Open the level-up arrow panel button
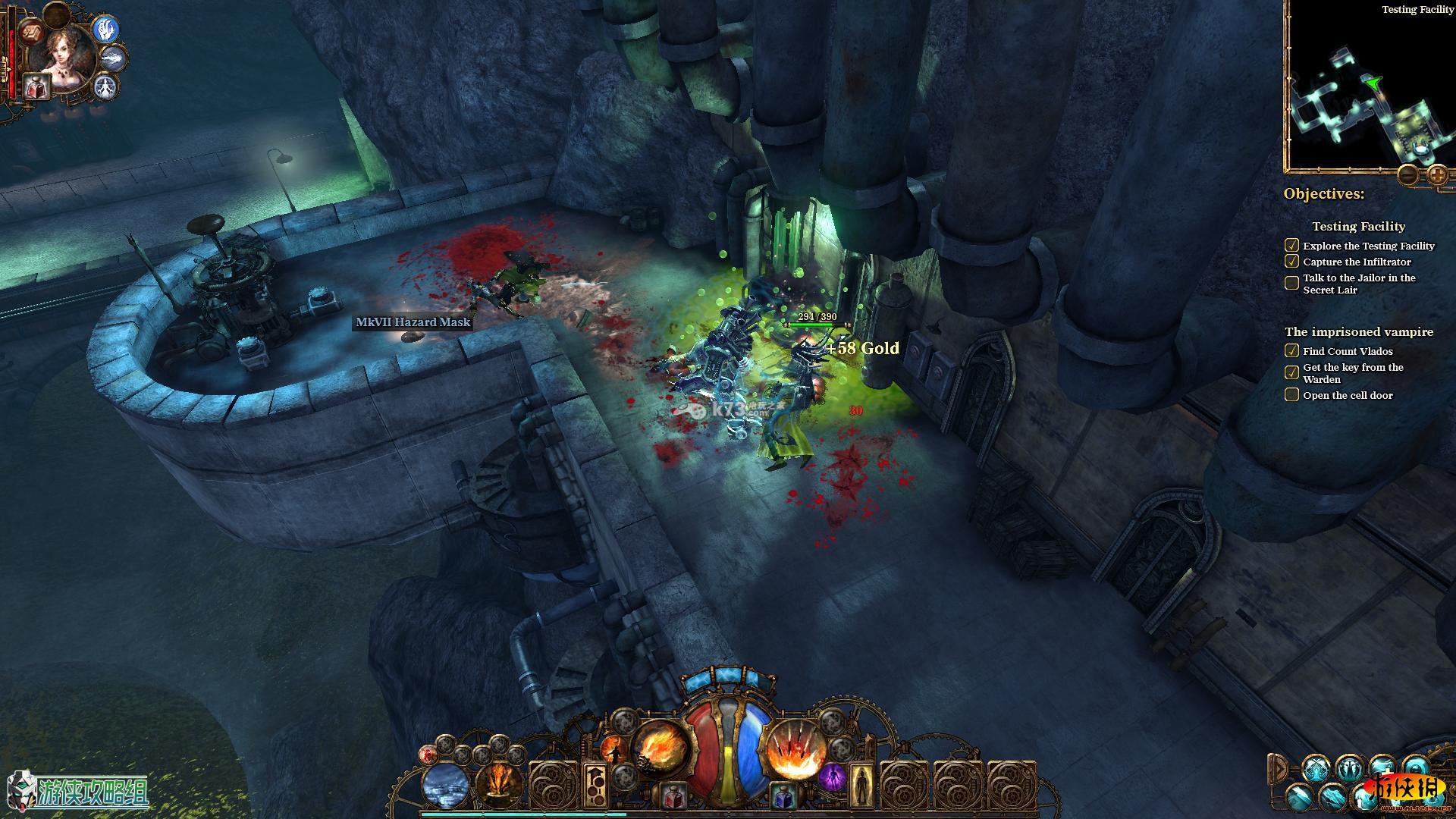Viewport: 1456px width, 819px height. 595,784
